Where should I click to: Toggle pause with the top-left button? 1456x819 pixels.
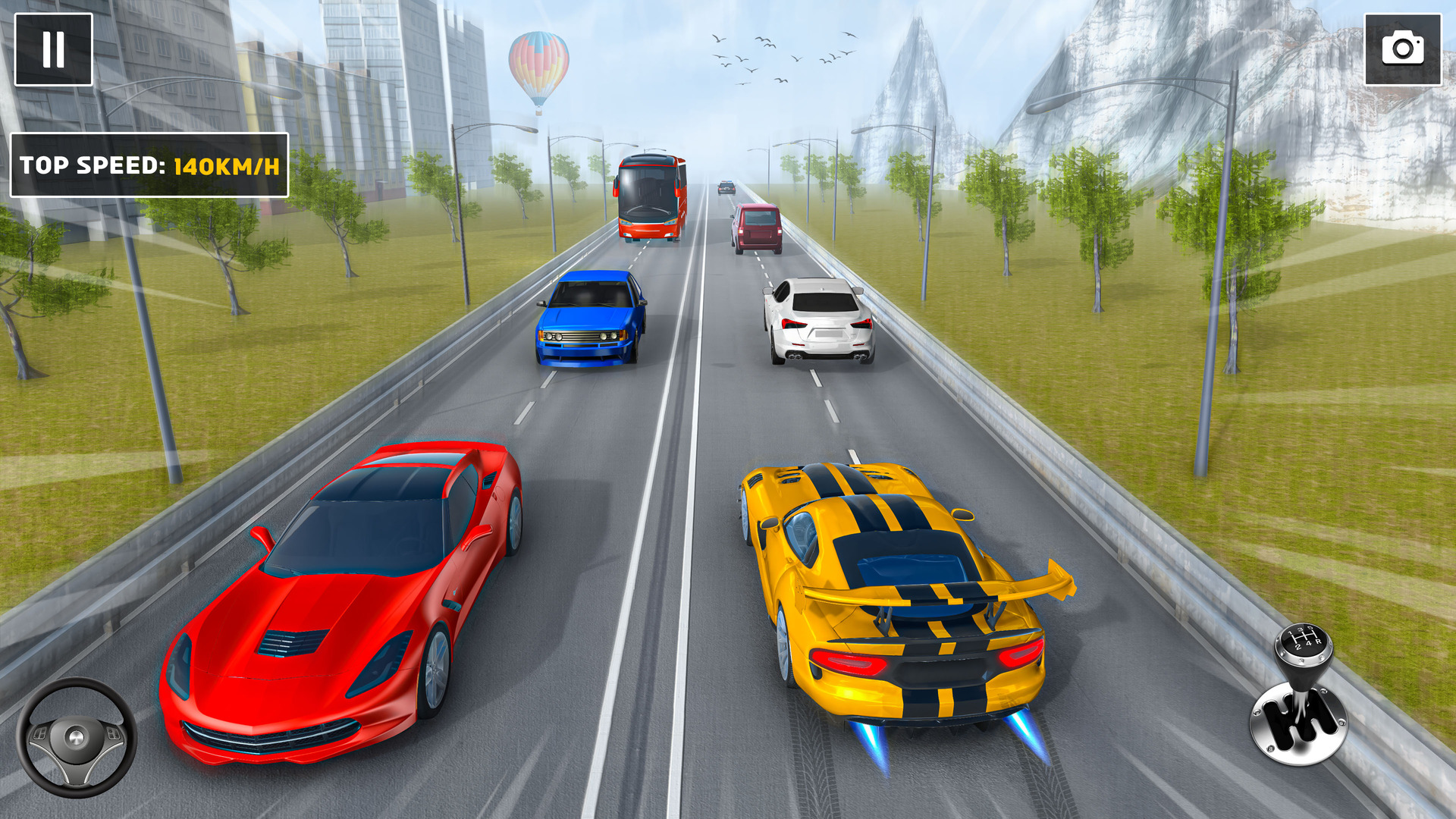(x=52, y=50)
